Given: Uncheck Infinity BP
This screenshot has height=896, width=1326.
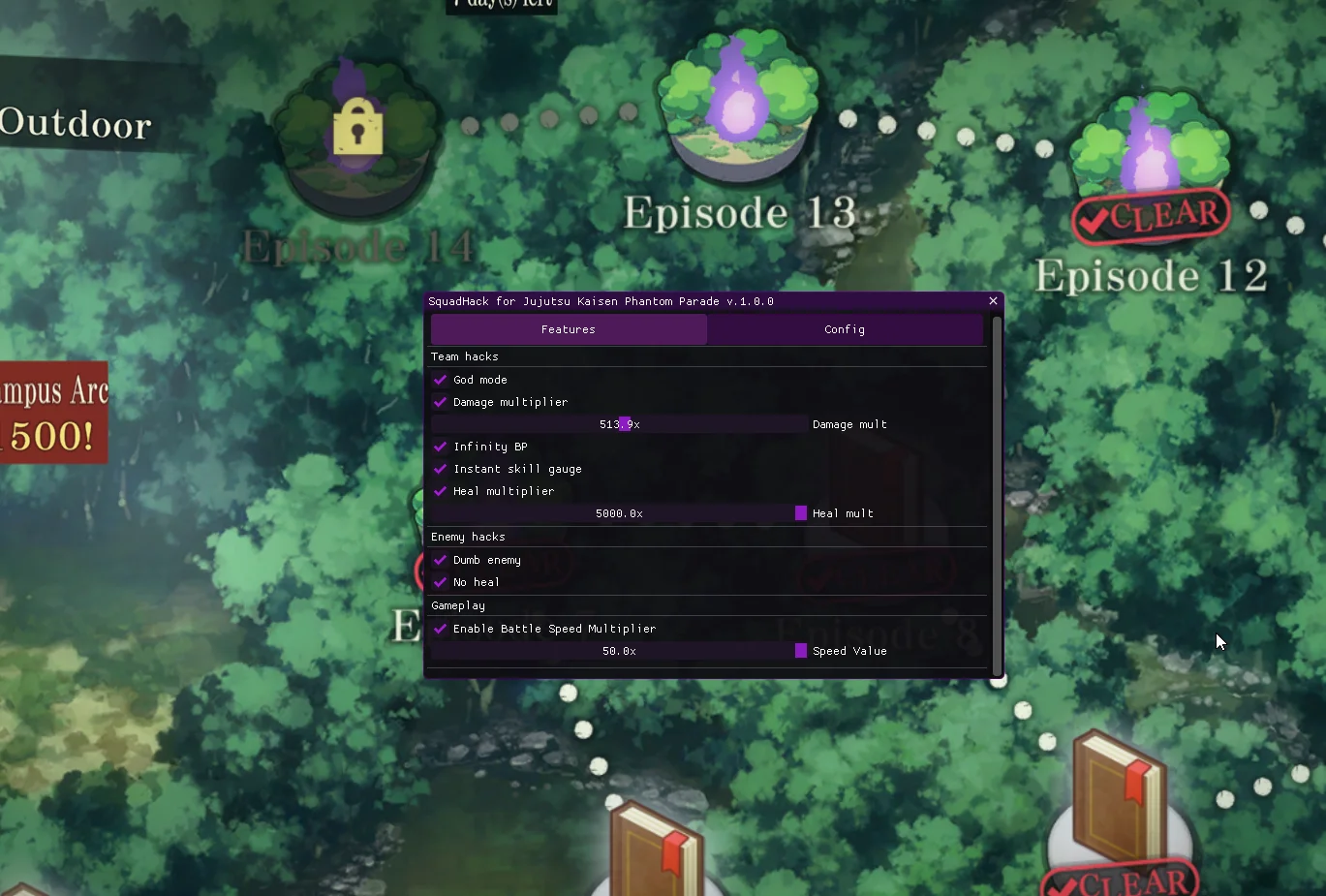Looking at the screenshot, I should 441,447.
